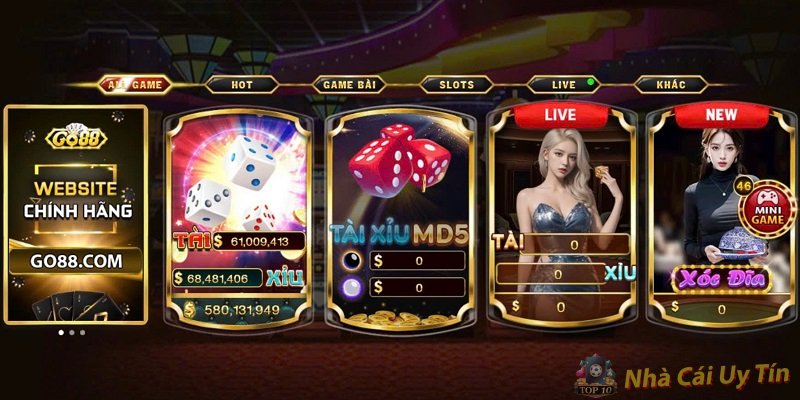Open the Hot games tab
Screen dimensions: 800x400
point(242,85)
